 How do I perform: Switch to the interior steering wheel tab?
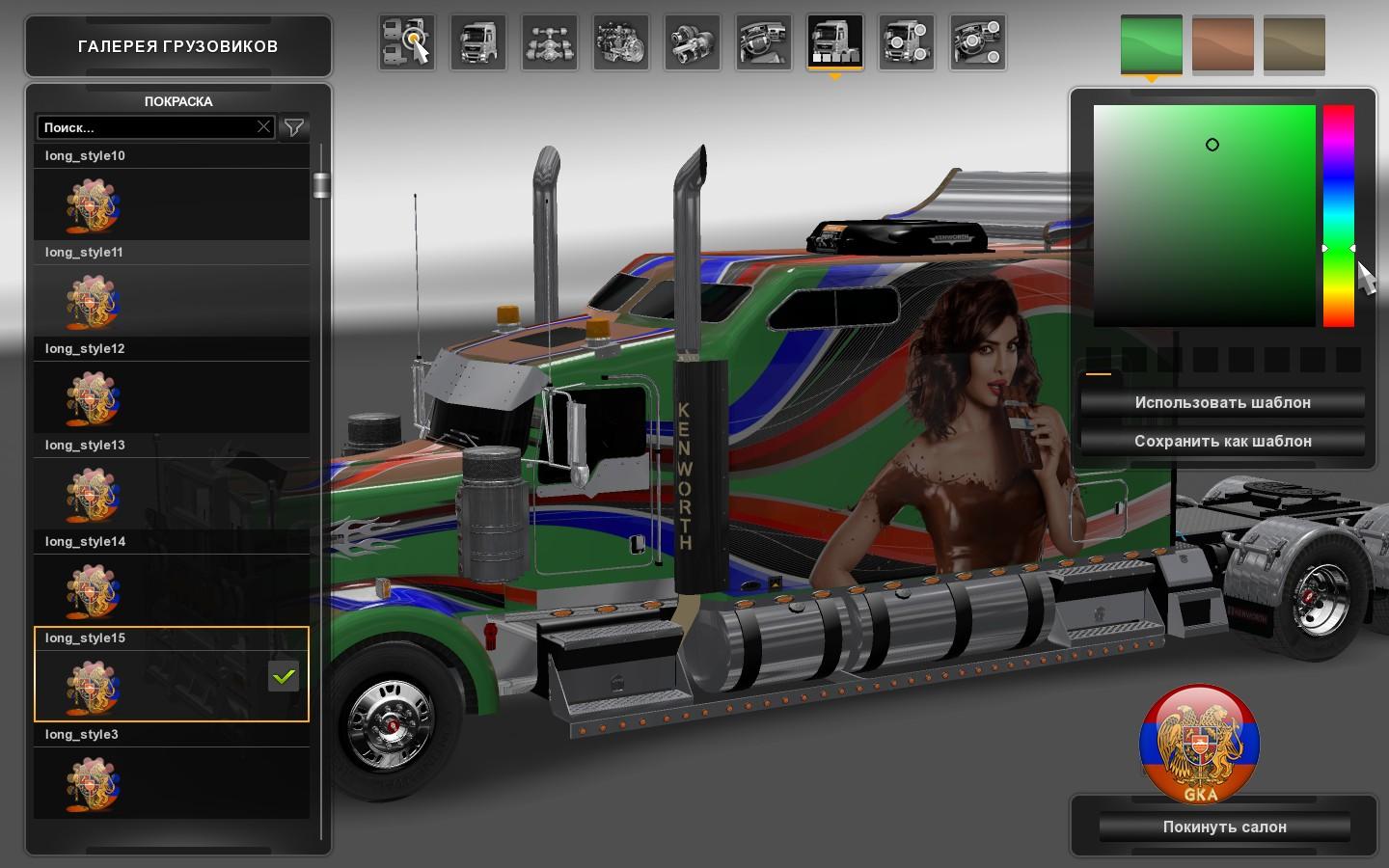coord(763,42)
